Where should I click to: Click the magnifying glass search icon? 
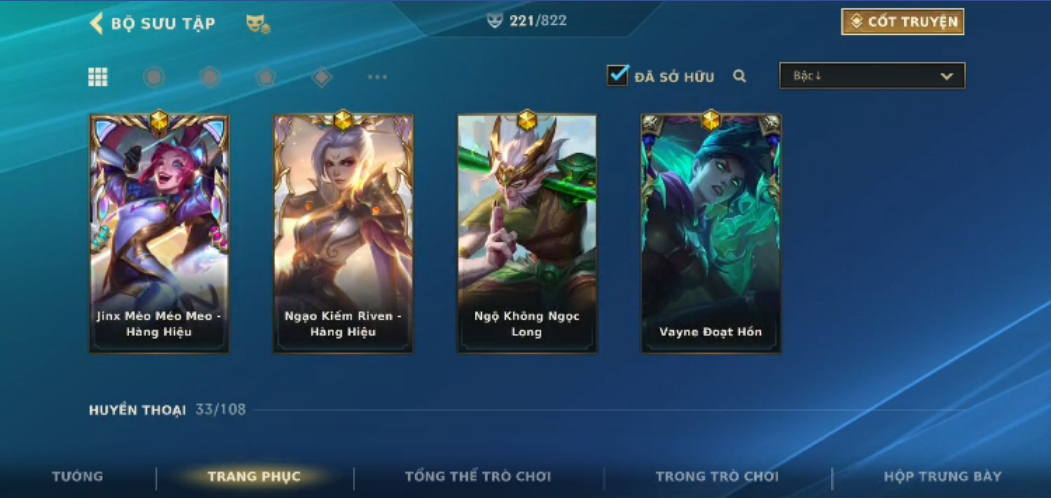[x=740, y=76]
